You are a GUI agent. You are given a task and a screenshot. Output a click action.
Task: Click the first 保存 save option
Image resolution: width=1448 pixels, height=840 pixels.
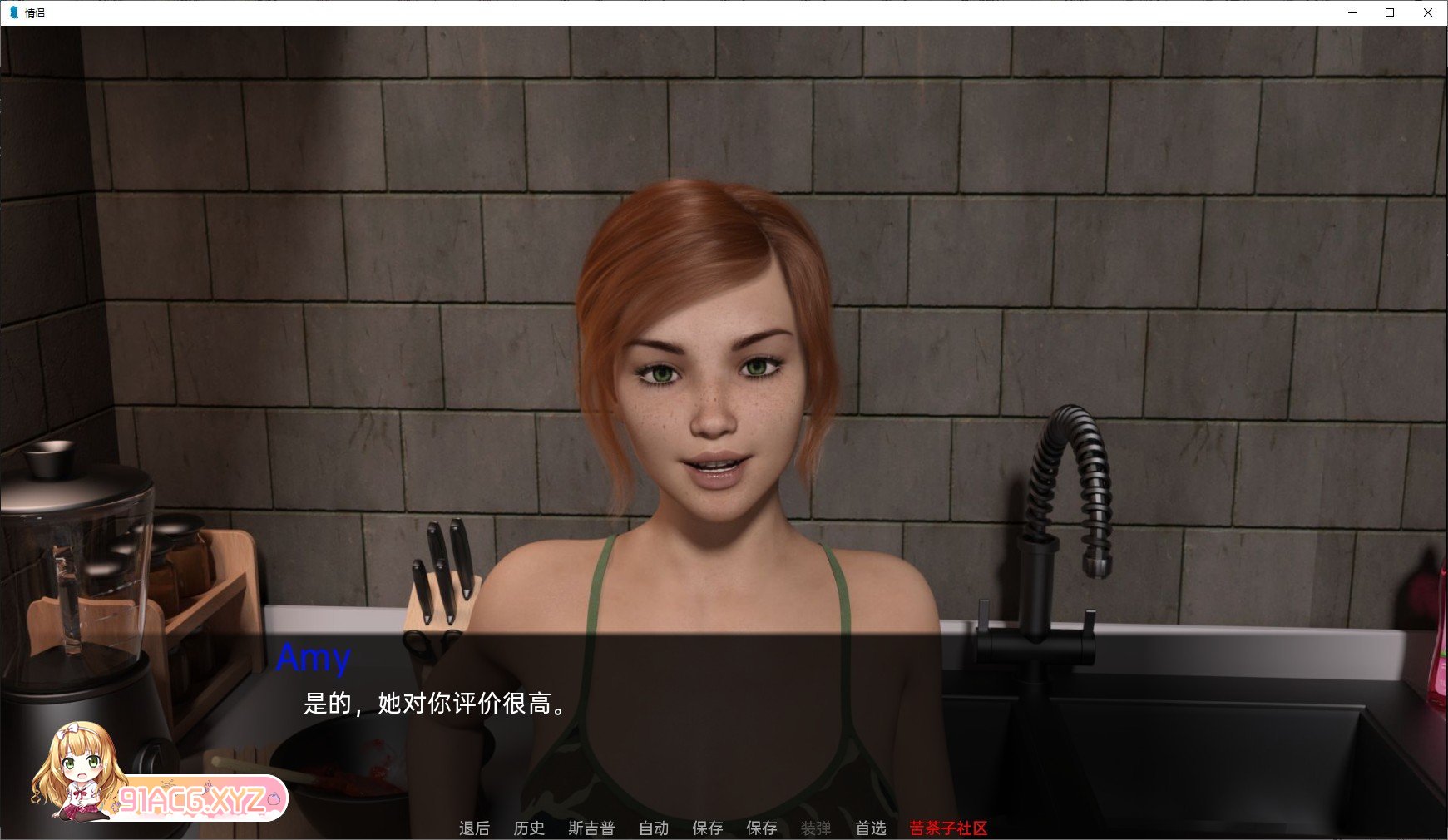tap(708, 828)
